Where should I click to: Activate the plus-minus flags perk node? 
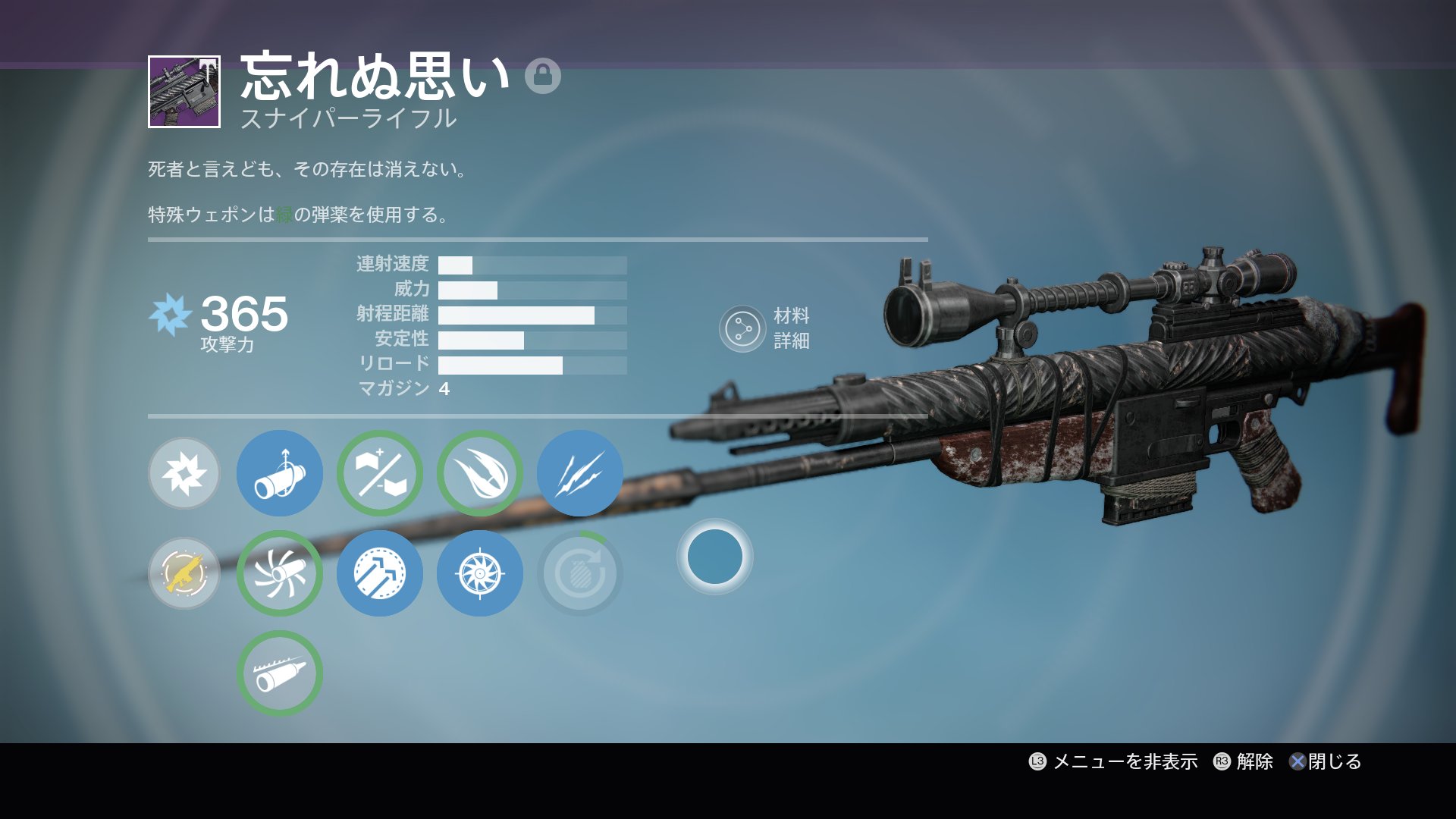tap(380, 474)
